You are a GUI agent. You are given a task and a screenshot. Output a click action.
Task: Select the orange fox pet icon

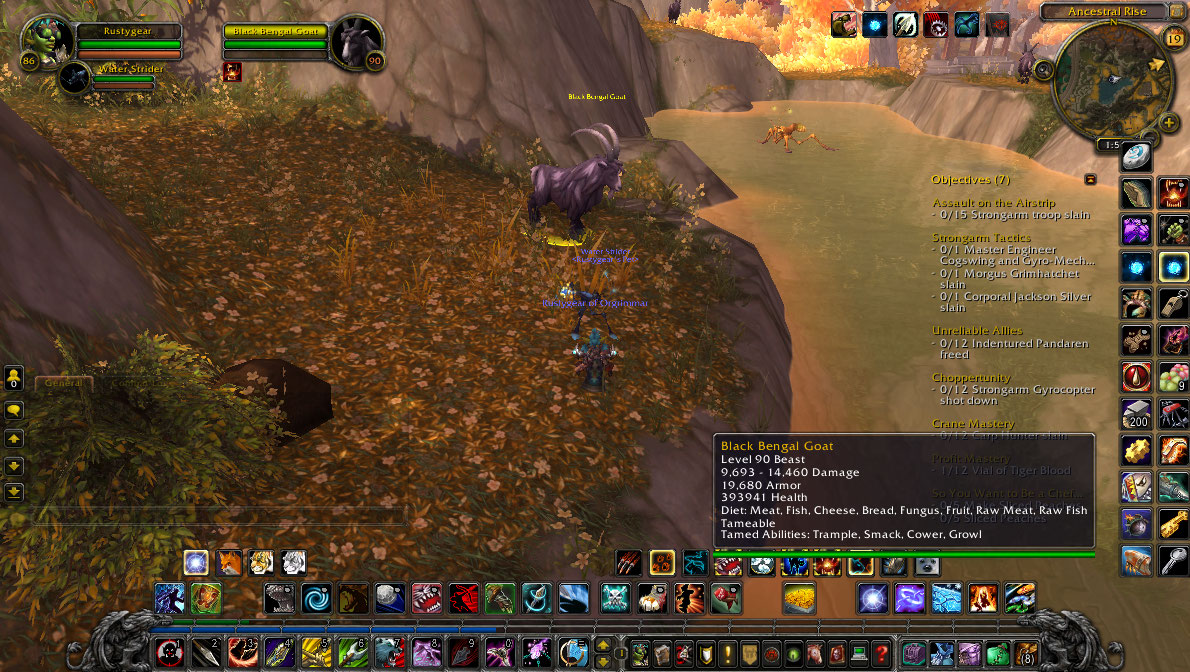pyautogui.click(x=229, y=562)
